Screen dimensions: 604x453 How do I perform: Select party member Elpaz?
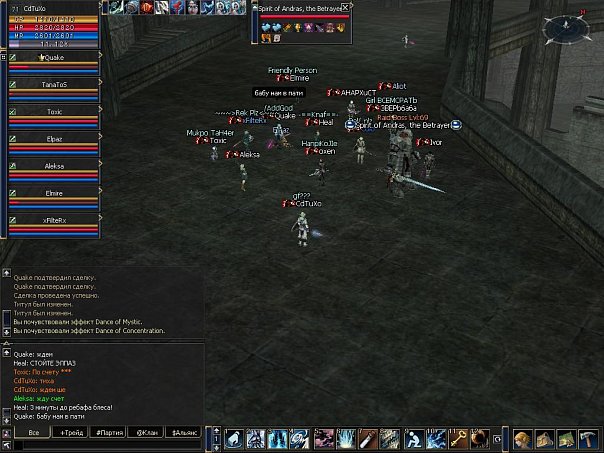coord(54,139)
